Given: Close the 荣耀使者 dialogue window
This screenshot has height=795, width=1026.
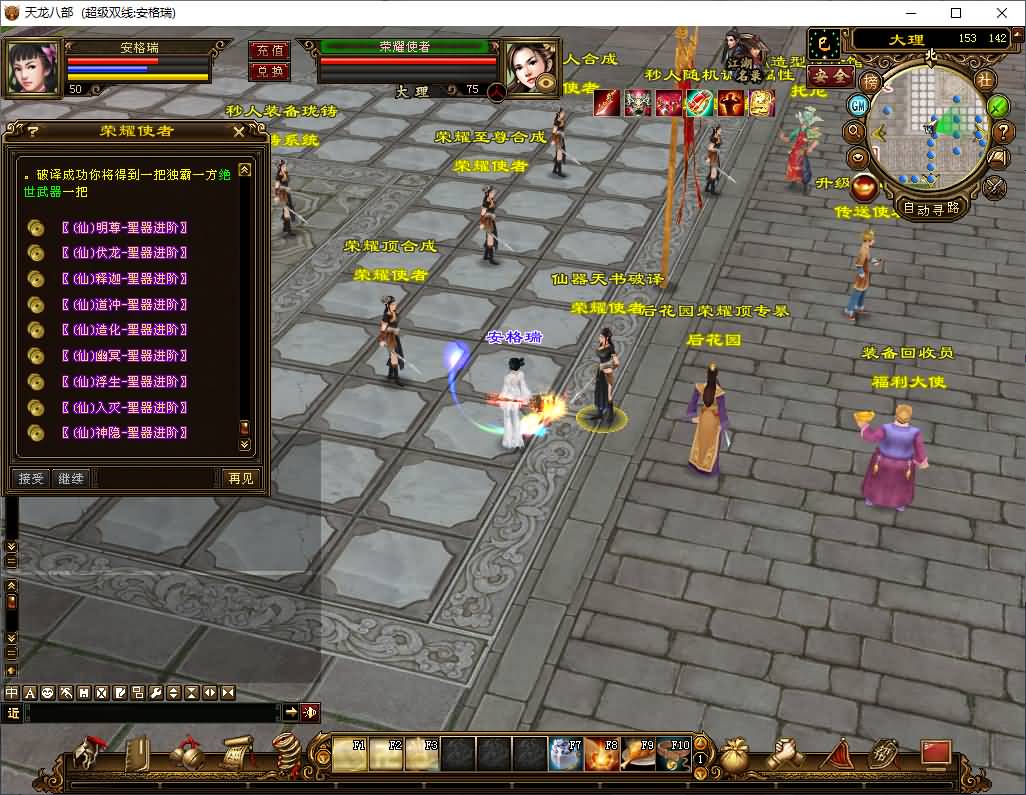Looking at the screenshot, I should pyautogui.click(x=238, y=131).
